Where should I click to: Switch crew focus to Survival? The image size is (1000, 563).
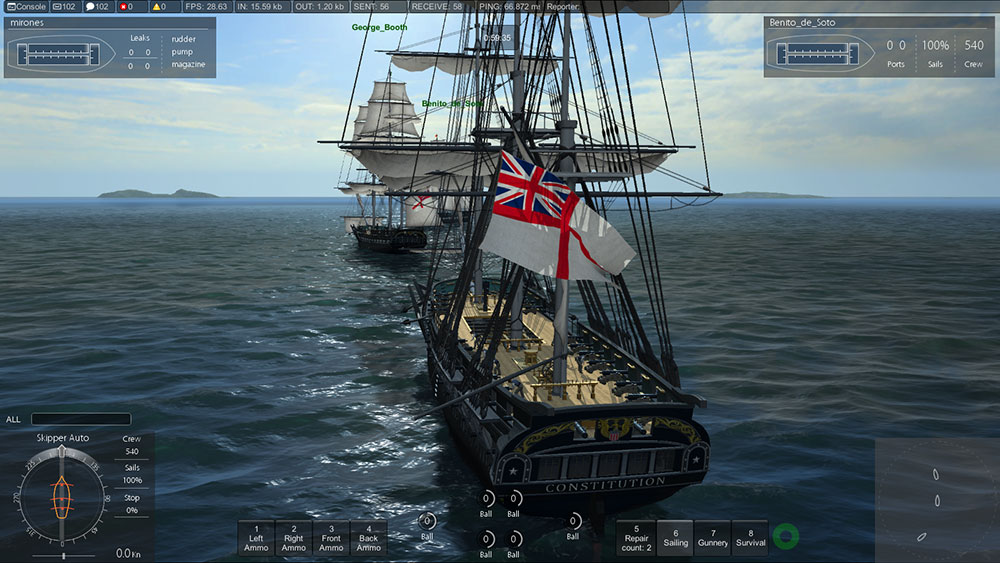pos(750,538)
